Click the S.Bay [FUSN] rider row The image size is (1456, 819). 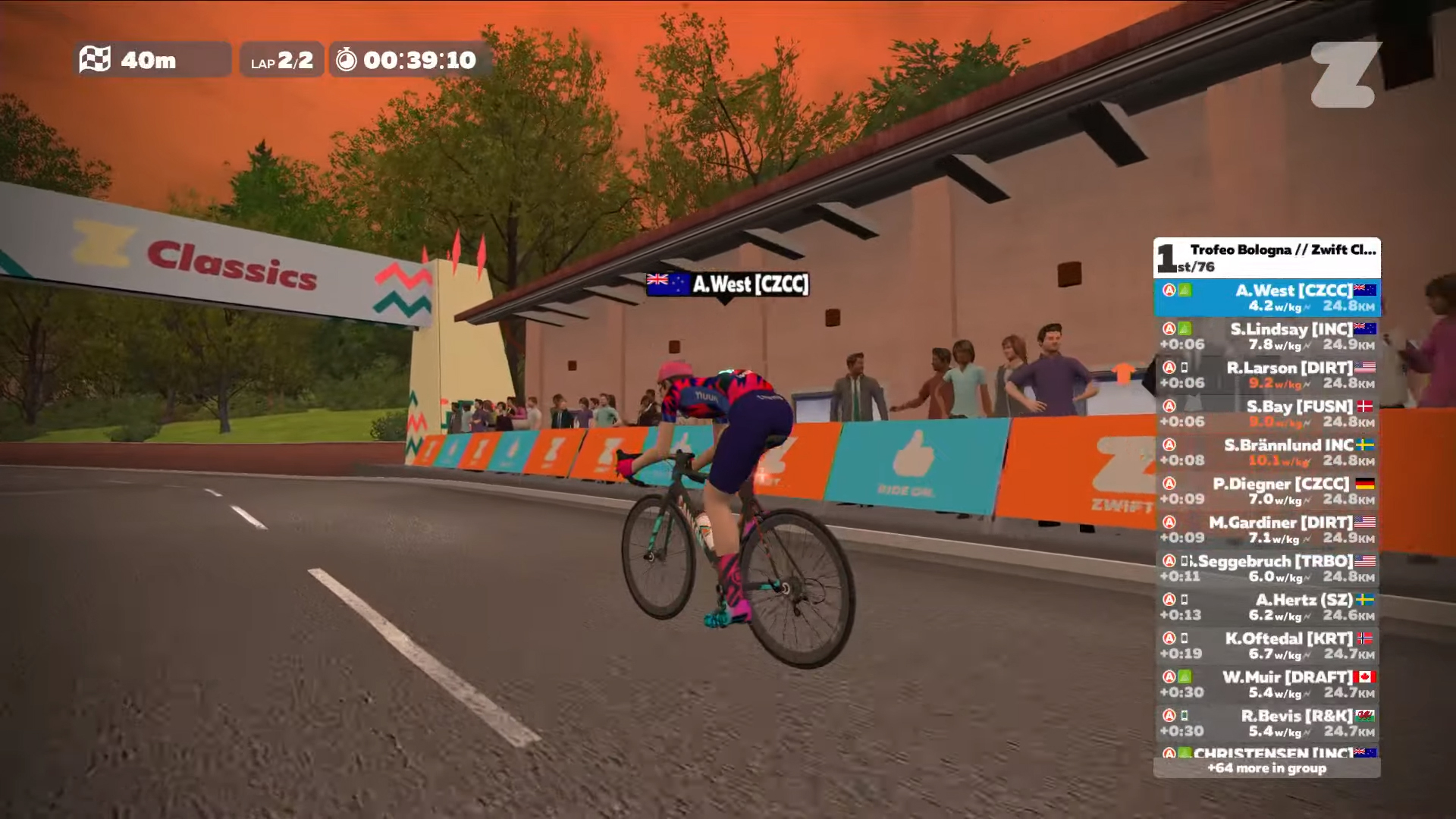(x=1266, y=413)
